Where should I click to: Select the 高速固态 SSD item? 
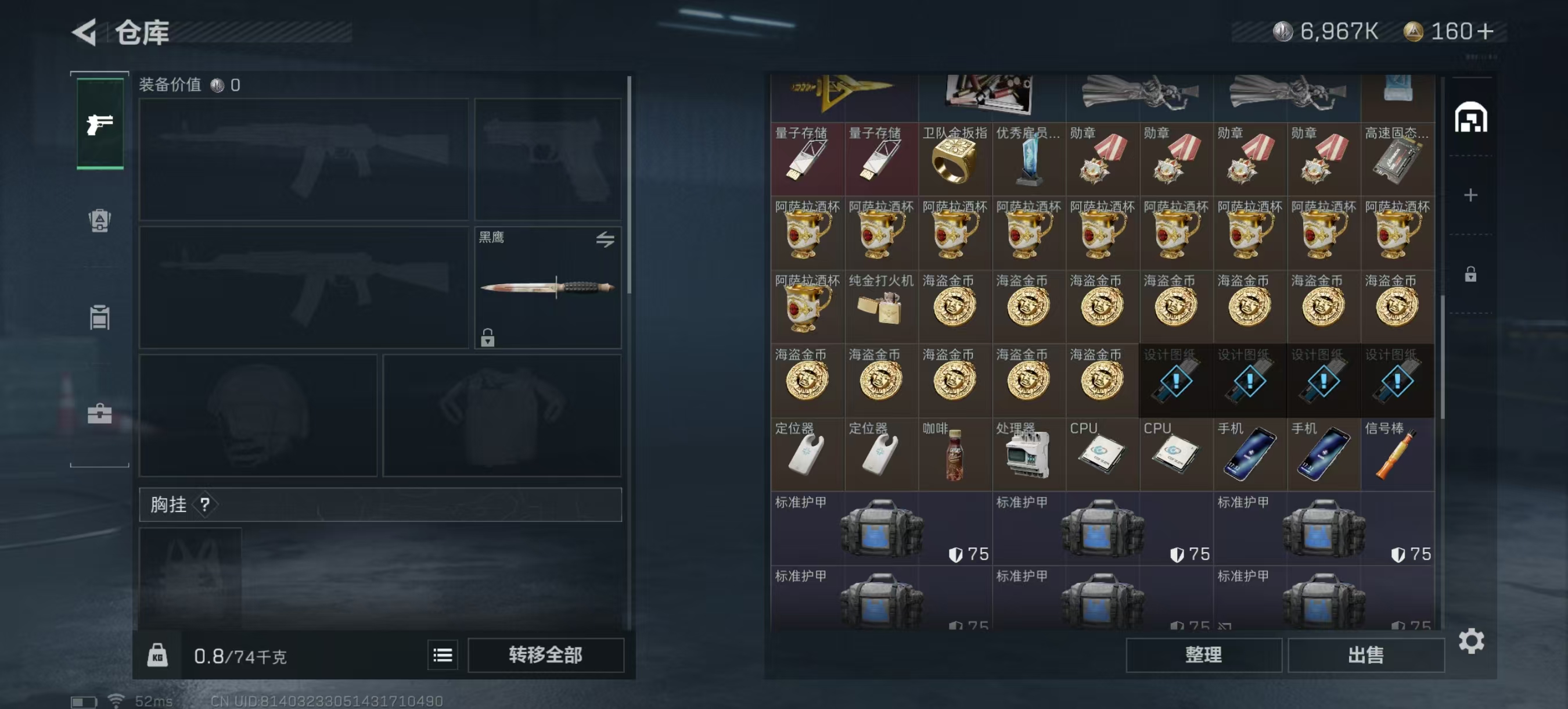click(1397, 160)
